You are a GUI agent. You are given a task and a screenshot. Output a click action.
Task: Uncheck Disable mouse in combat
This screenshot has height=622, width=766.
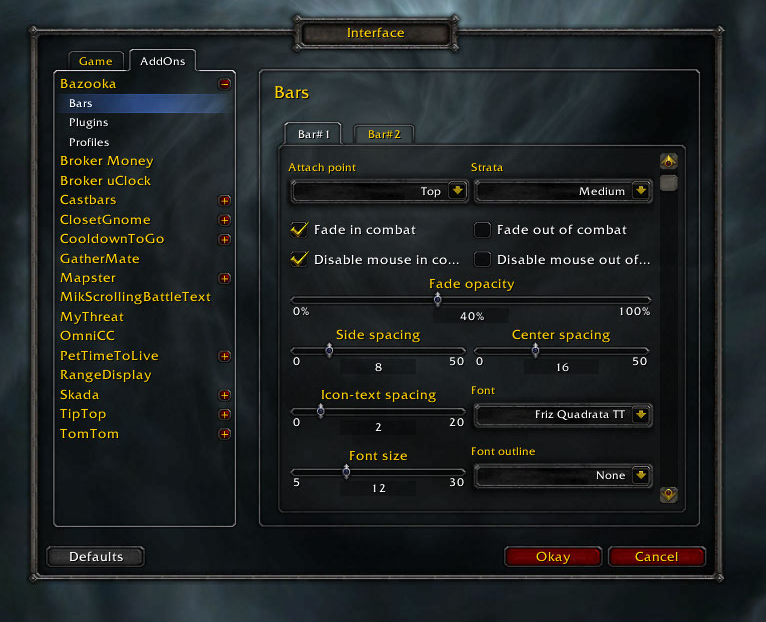[x=299, y=259]
